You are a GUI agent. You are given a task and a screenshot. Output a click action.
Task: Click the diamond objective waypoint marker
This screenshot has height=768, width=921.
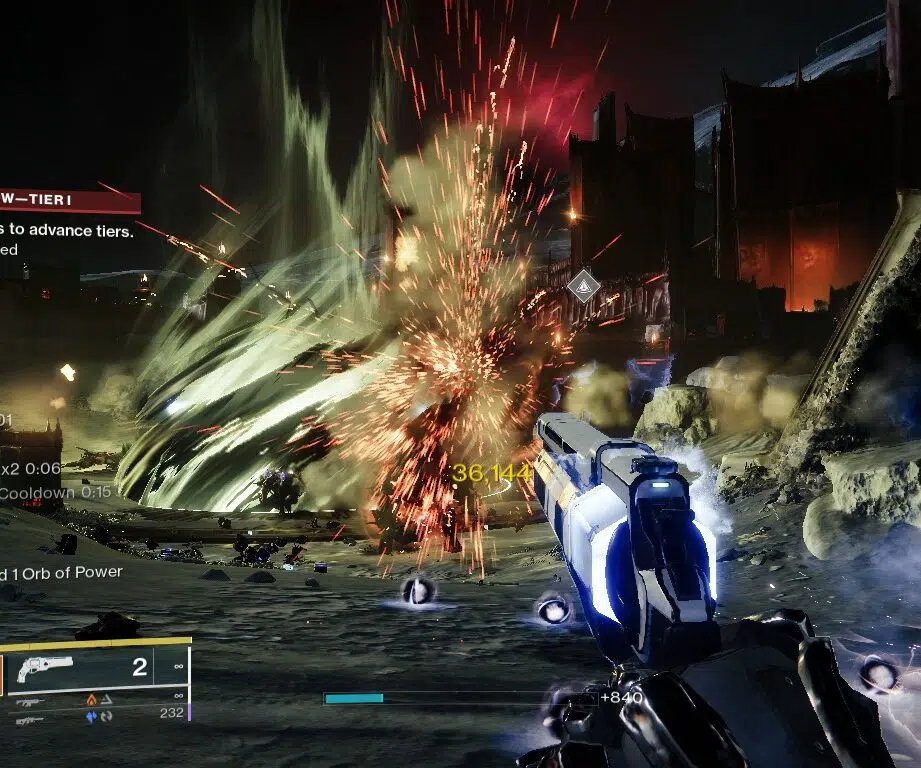tap(583, 287)
